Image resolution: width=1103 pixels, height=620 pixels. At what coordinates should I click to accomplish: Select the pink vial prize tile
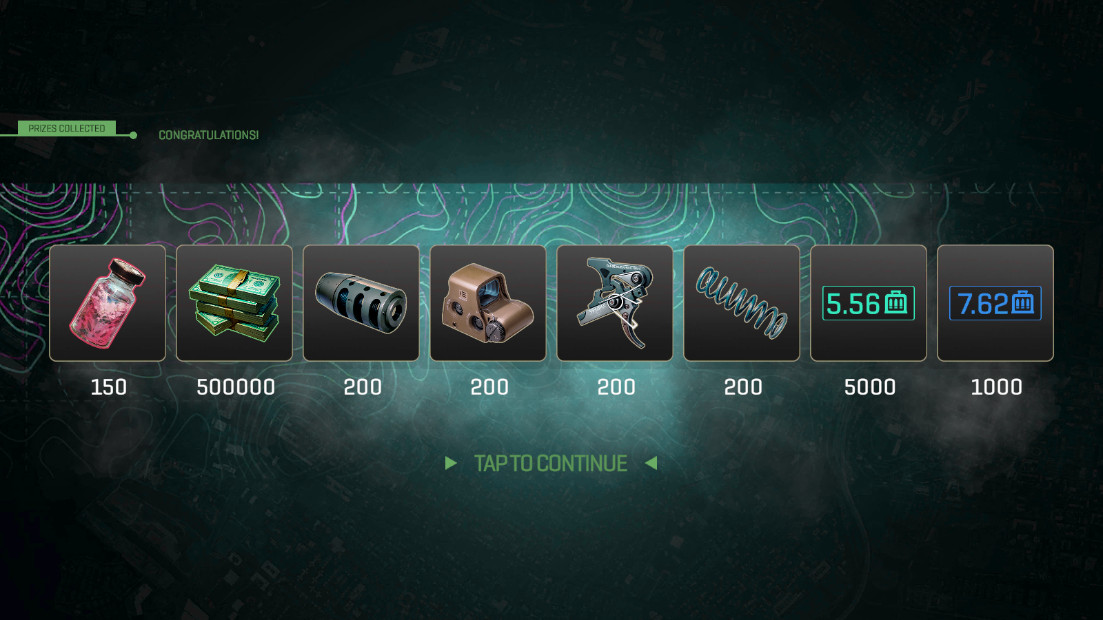click(108, 303)
